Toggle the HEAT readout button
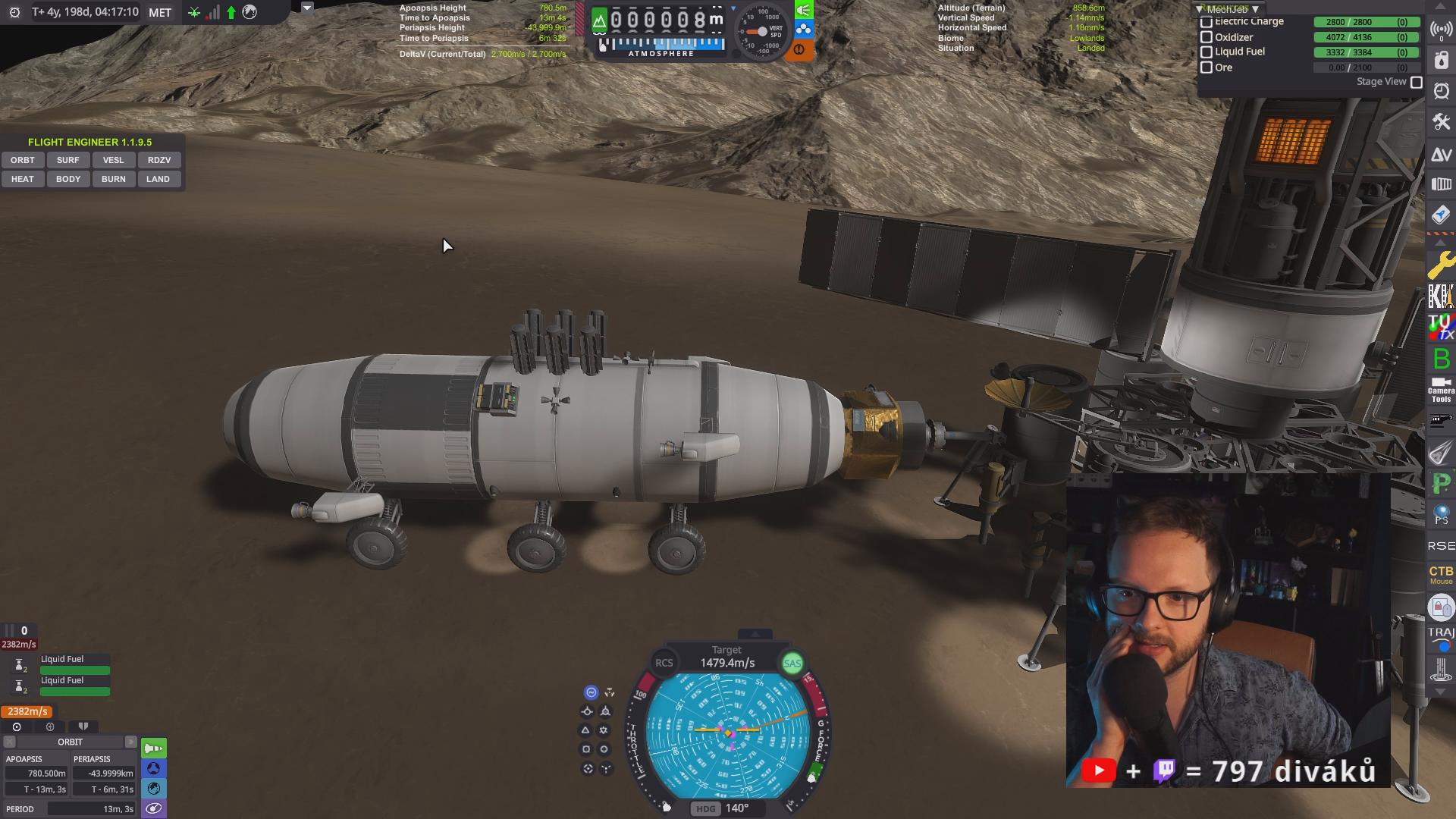This screenshot has height=819, width=1456. point(23,179)
